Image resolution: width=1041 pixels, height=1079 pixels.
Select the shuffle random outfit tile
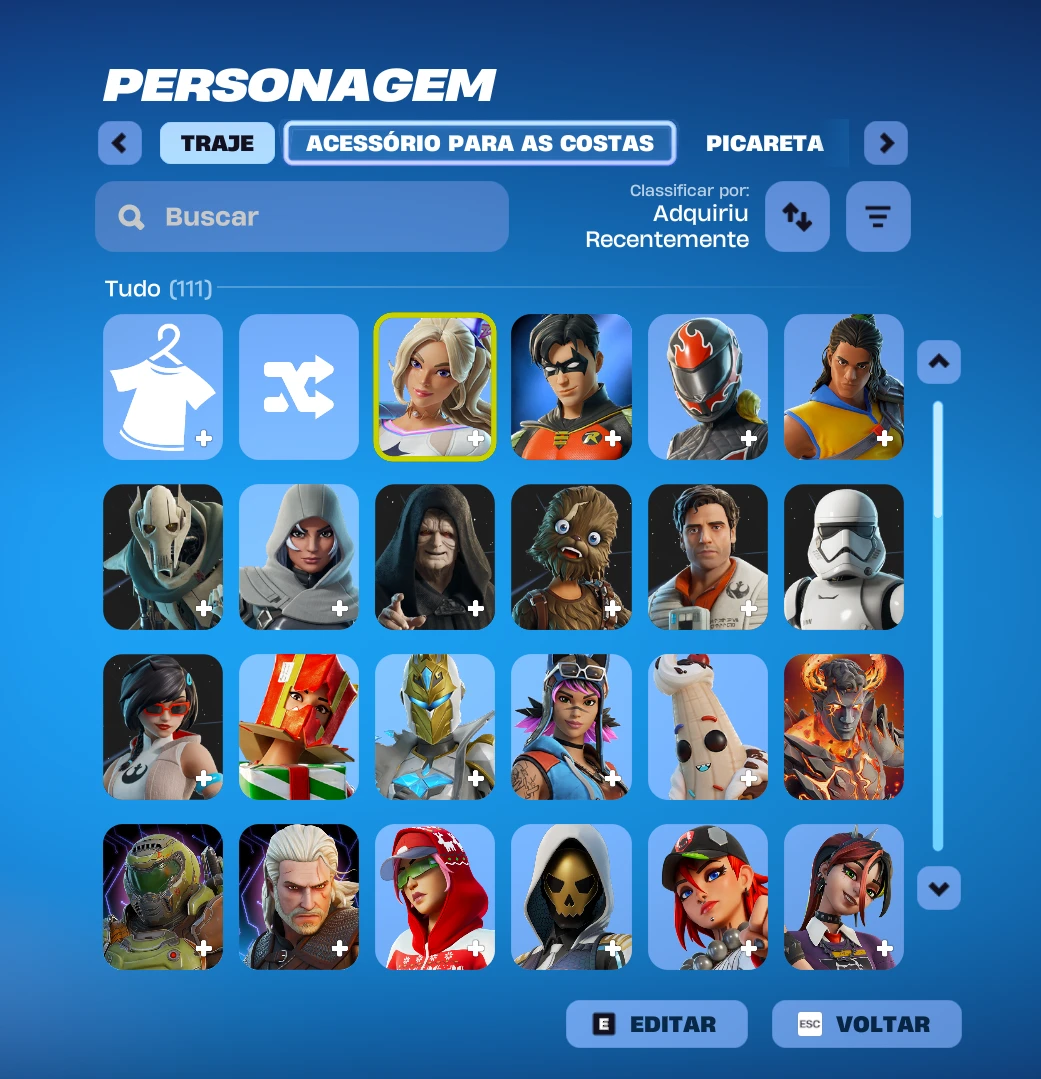pos(299,387)
